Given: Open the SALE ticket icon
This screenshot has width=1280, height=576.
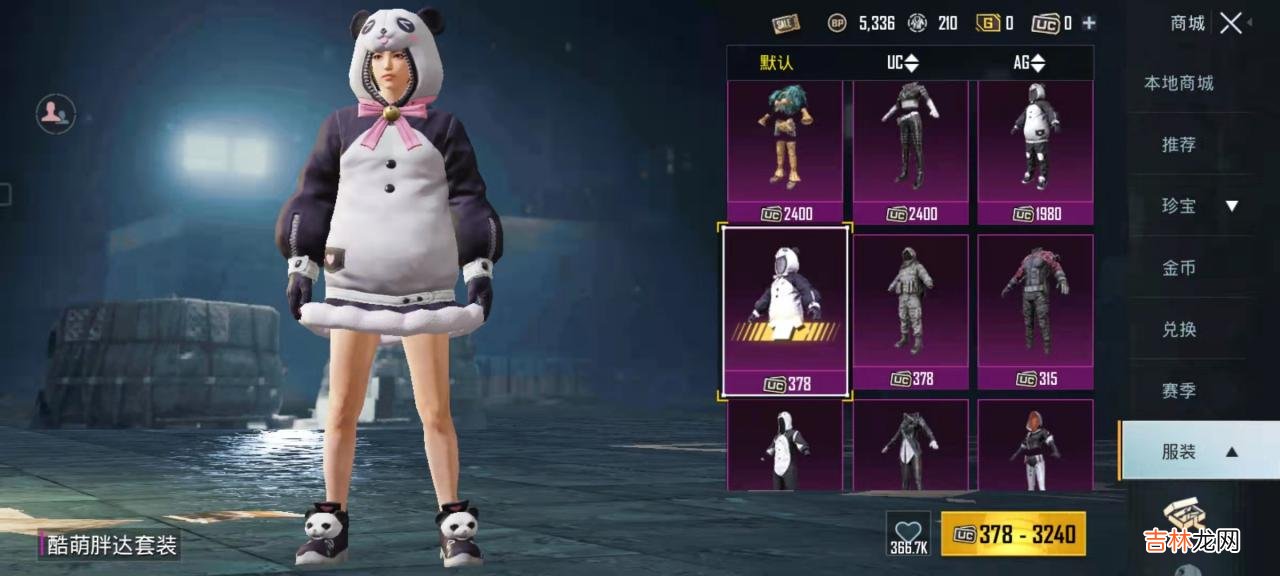Looking at the screenshot, I should (786, 23).
